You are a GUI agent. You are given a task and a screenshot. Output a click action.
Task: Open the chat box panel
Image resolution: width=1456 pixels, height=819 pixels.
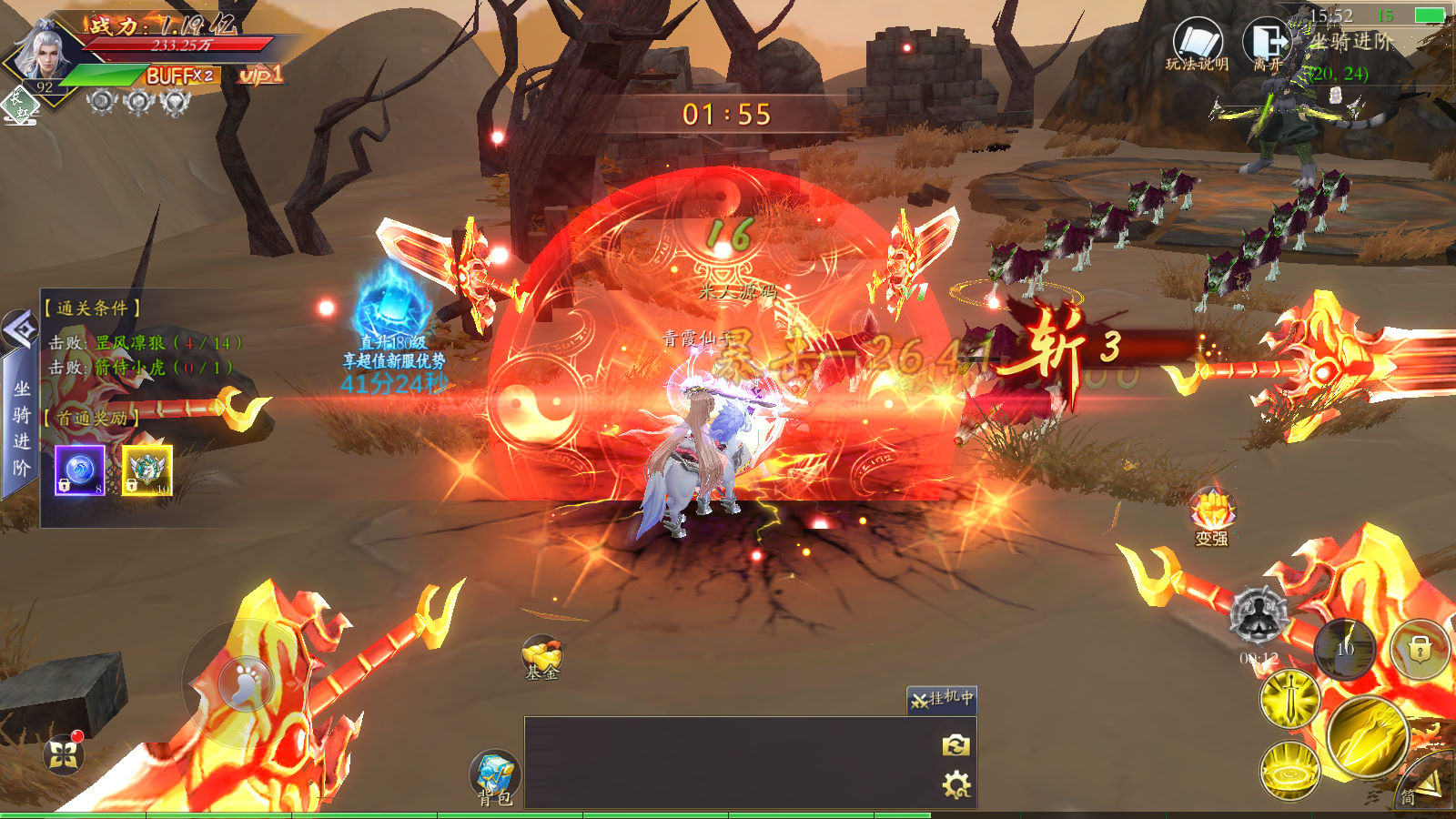[x=728, y=763]
